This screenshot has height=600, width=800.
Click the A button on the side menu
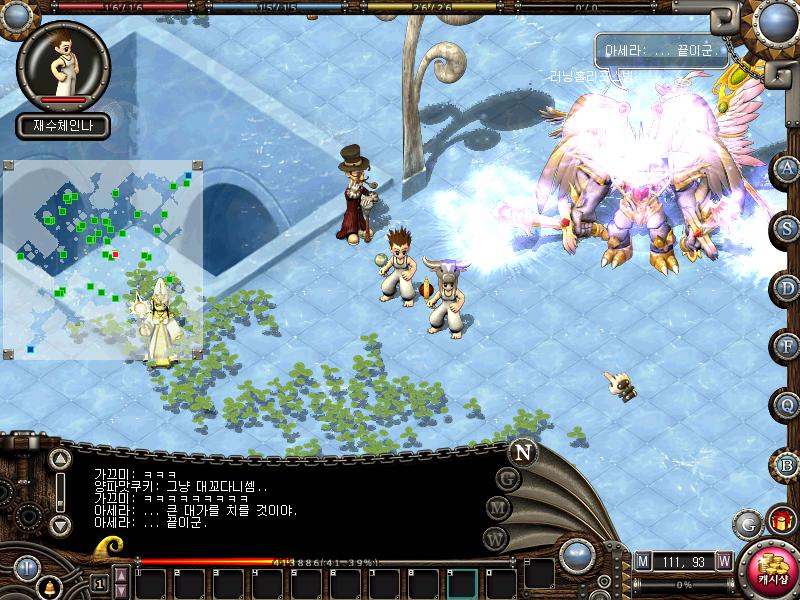788,167
